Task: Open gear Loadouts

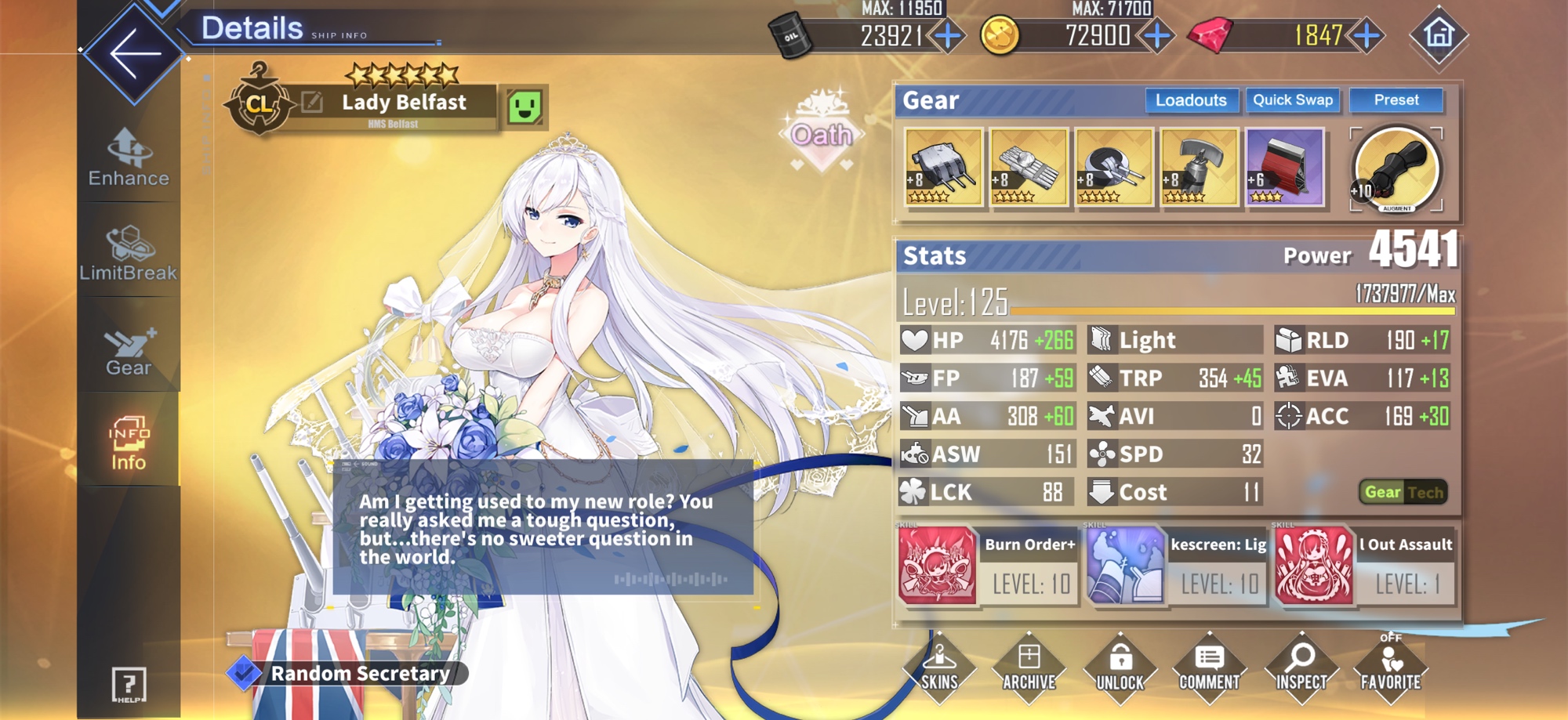Action: click(x=1191, y=100)
